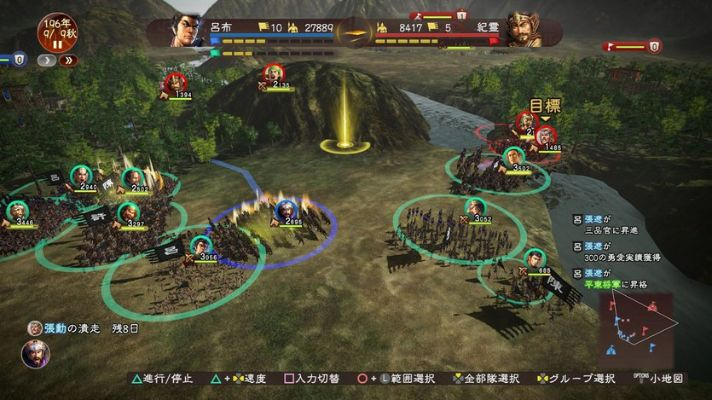Switch to fast-forward speed (double arrow)

[68, 60]
